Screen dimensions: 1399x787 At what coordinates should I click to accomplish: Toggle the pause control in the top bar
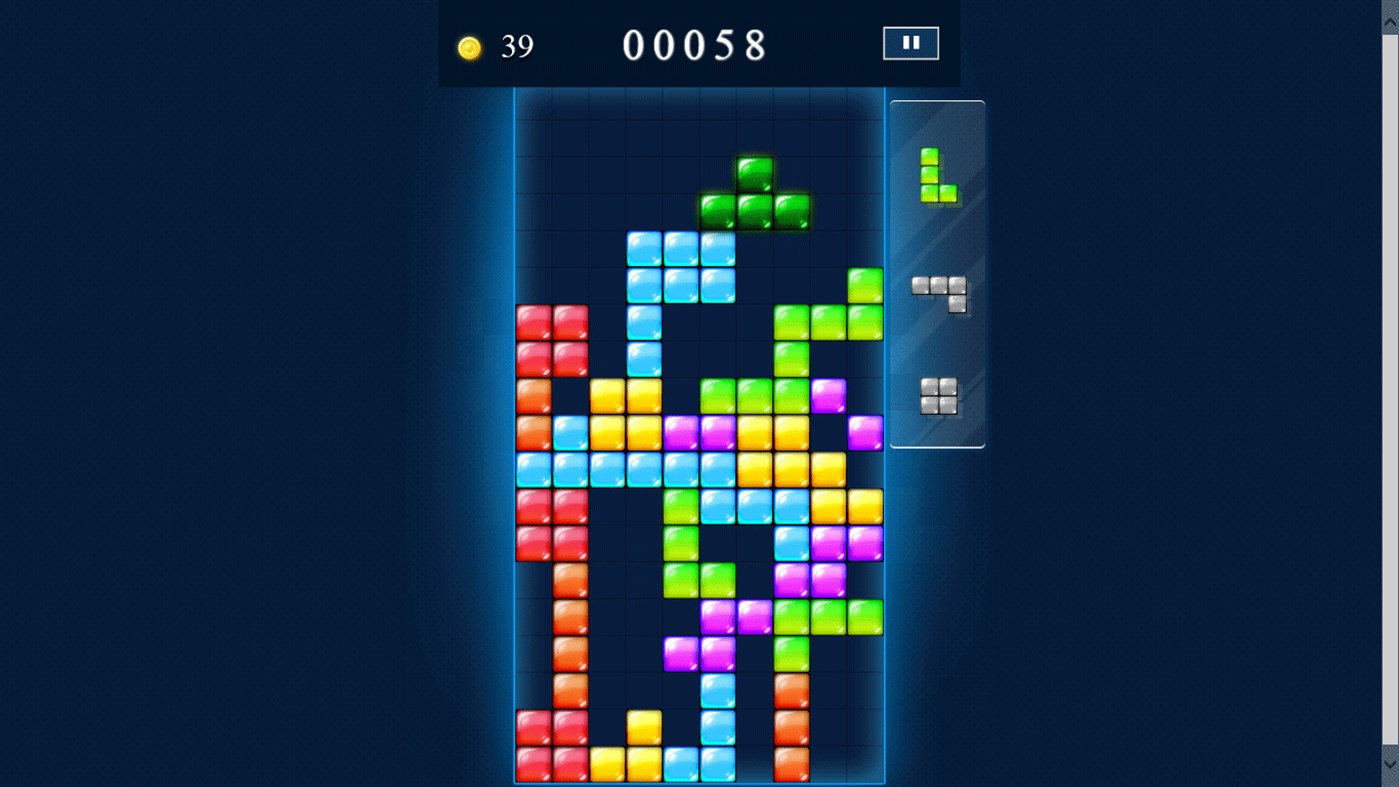910,42
